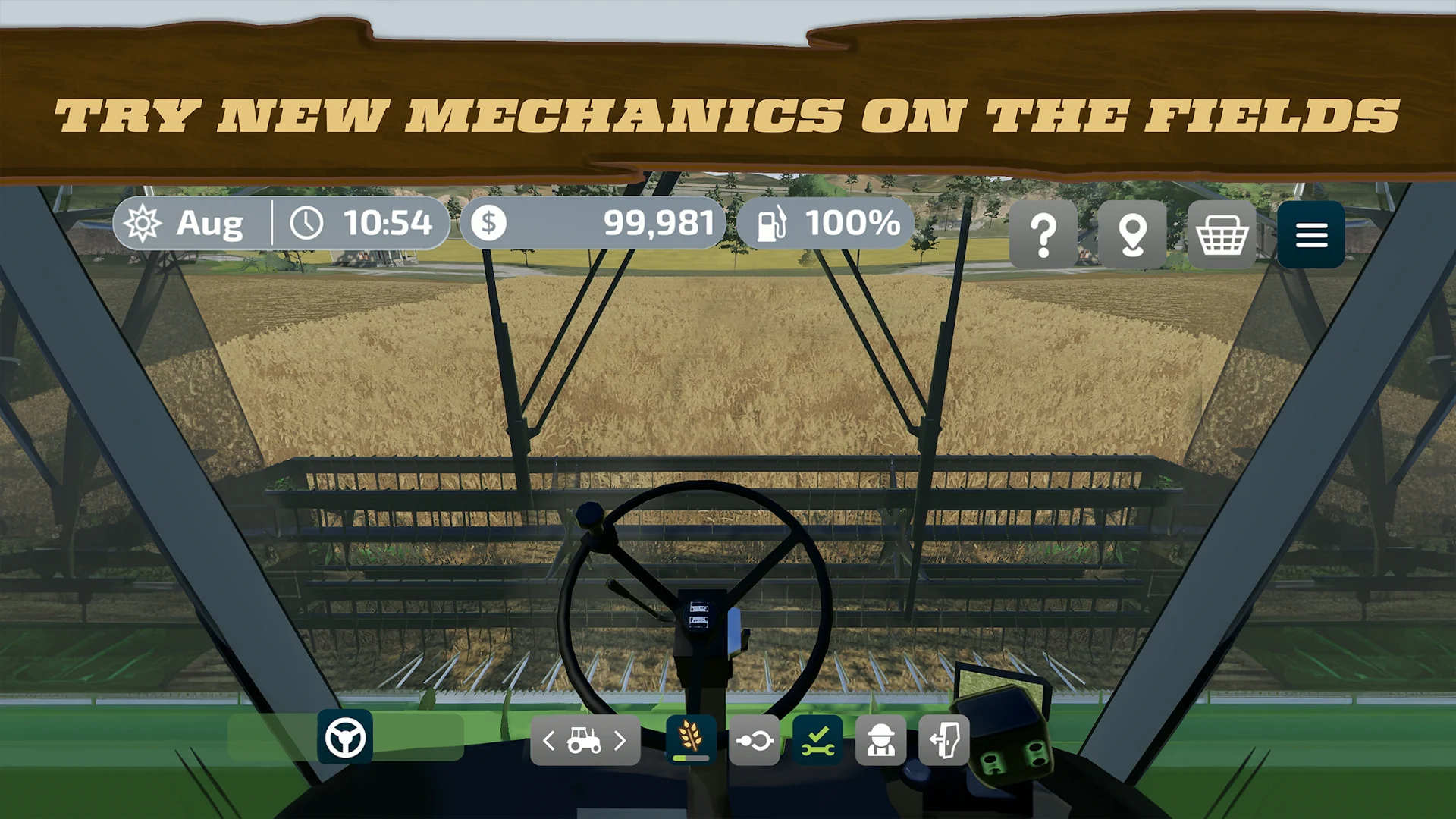Click the left arrow beside the tractor icon
Viewport: 1456px width, 819px height.
coord(548,741)
